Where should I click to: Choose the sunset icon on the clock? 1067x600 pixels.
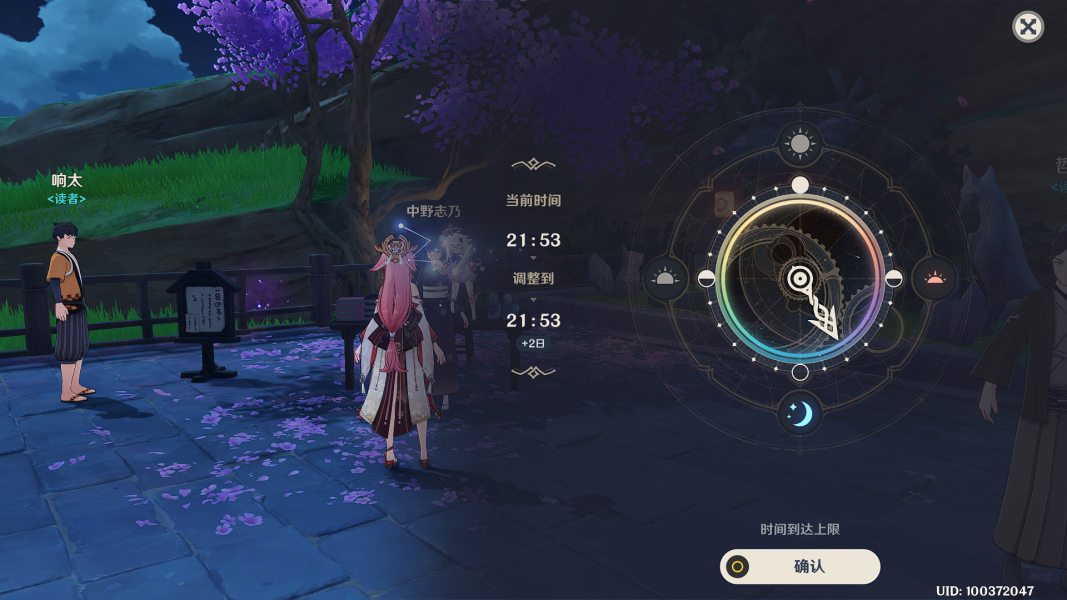935,278
